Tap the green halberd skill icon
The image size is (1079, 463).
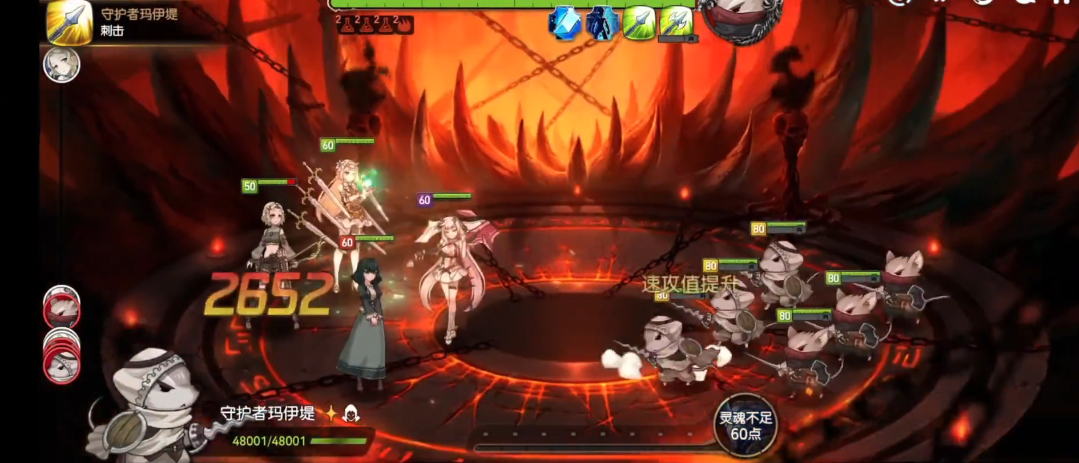click(x=676, y=21)
